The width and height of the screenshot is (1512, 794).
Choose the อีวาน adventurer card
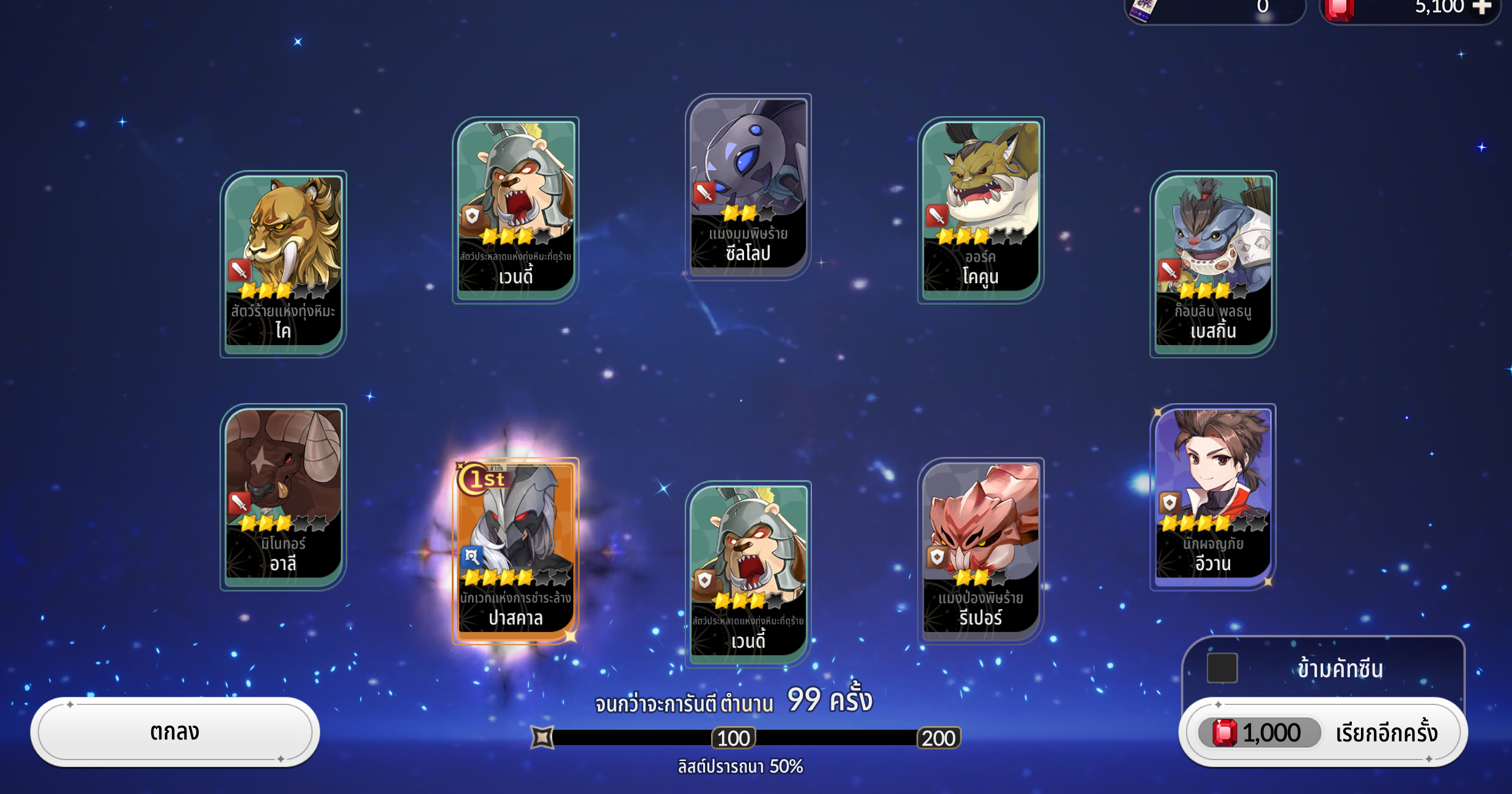point(1213,496)
